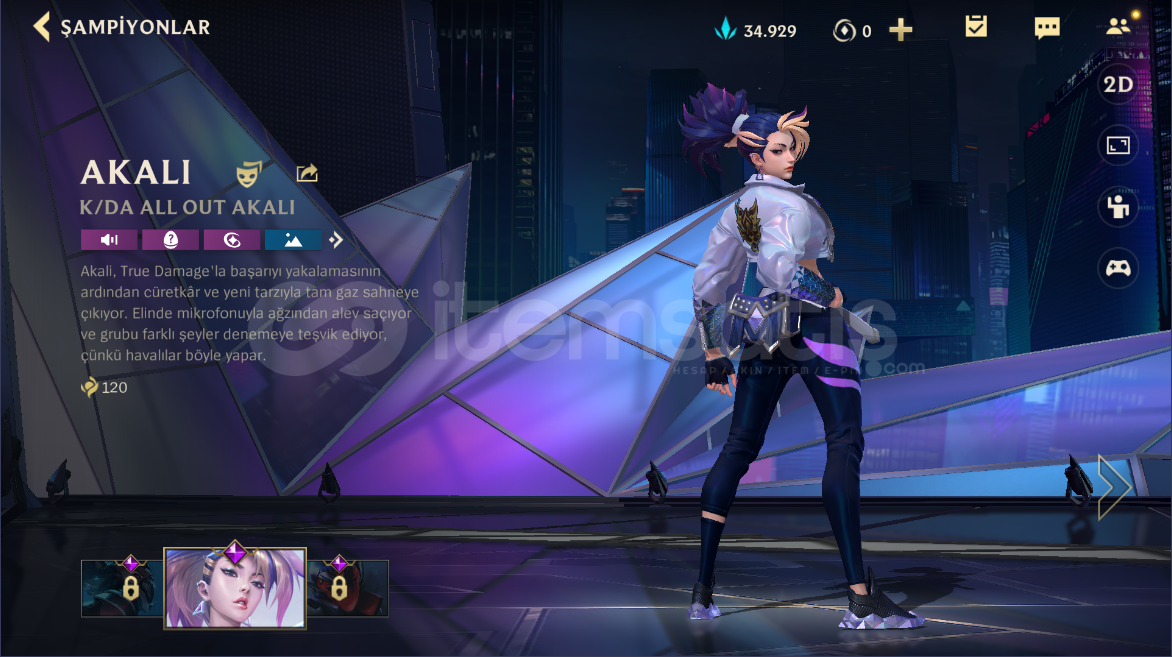Image resolution: width=1172 pixels, height=657 pixels.
Task: Enter fullscreen skin view
Action: click(1118, 146)
